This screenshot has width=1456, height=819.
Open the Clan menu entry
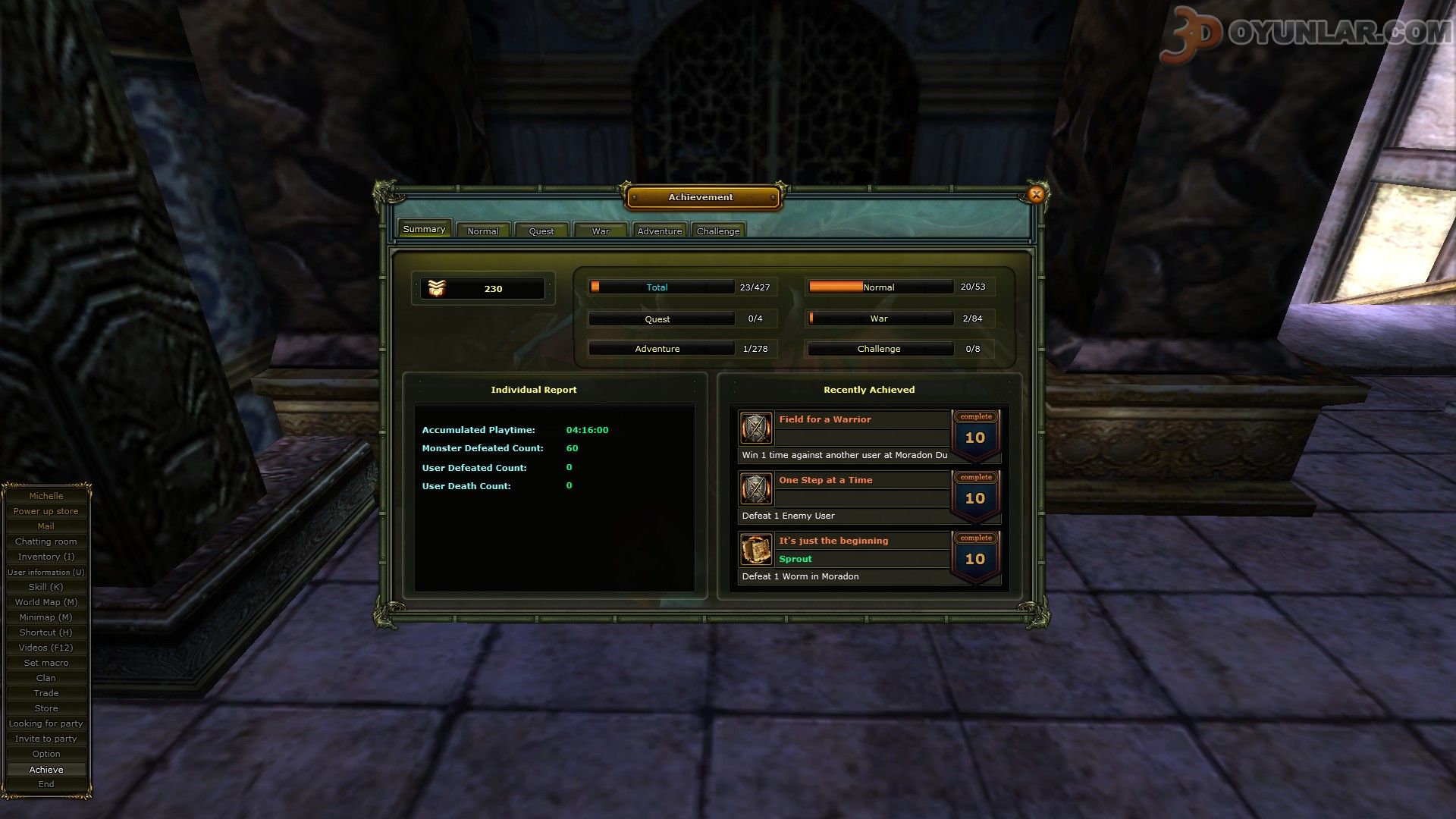(x=46, y=678)
